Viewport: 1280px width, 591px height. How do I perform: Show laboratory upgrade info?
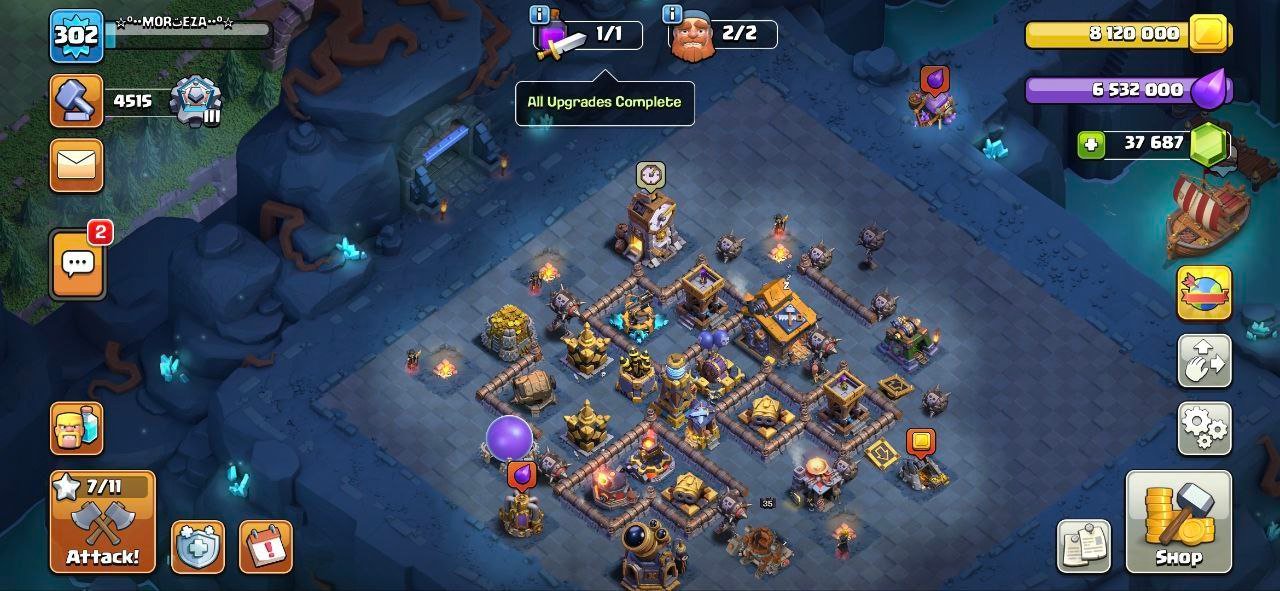(539, 14)
